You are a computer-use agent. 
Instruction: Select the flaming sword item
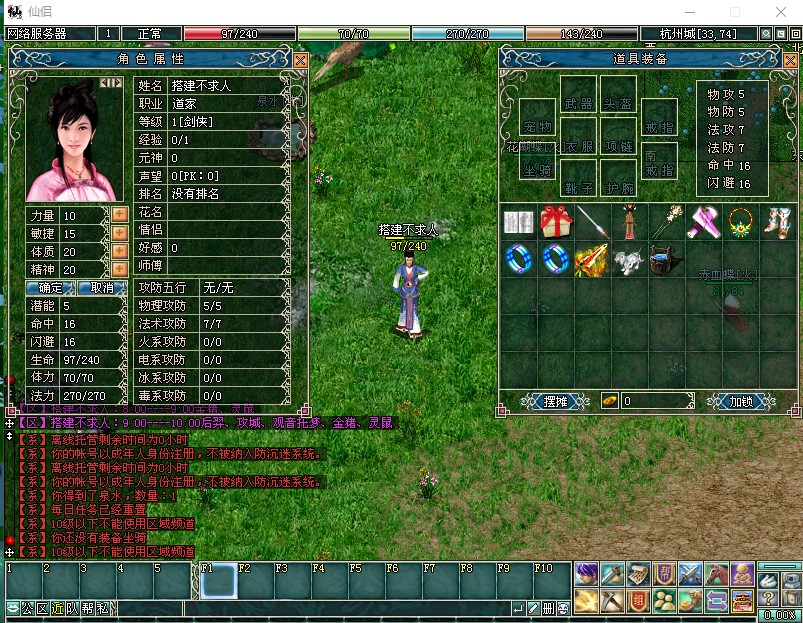pos(591,260)
